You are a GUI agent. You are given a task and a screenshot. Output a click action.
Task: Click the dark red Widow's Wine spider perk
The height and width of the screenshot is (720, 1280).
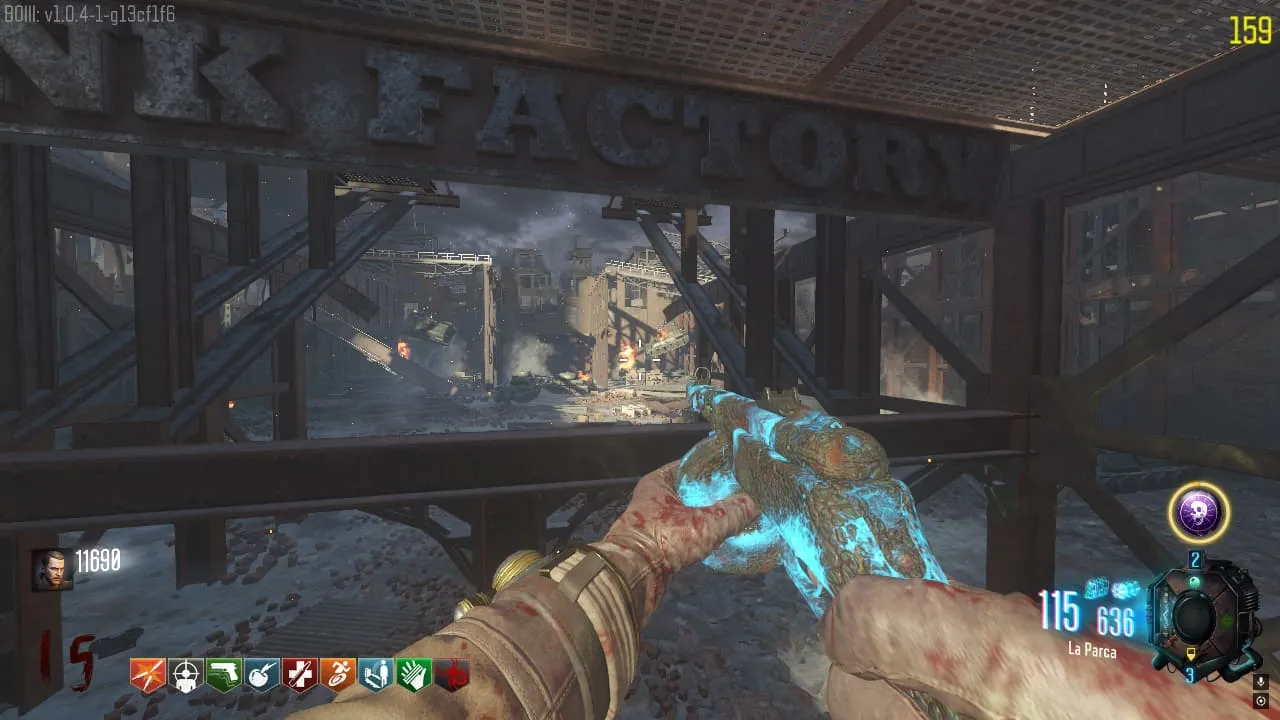[x=452, y=675]
